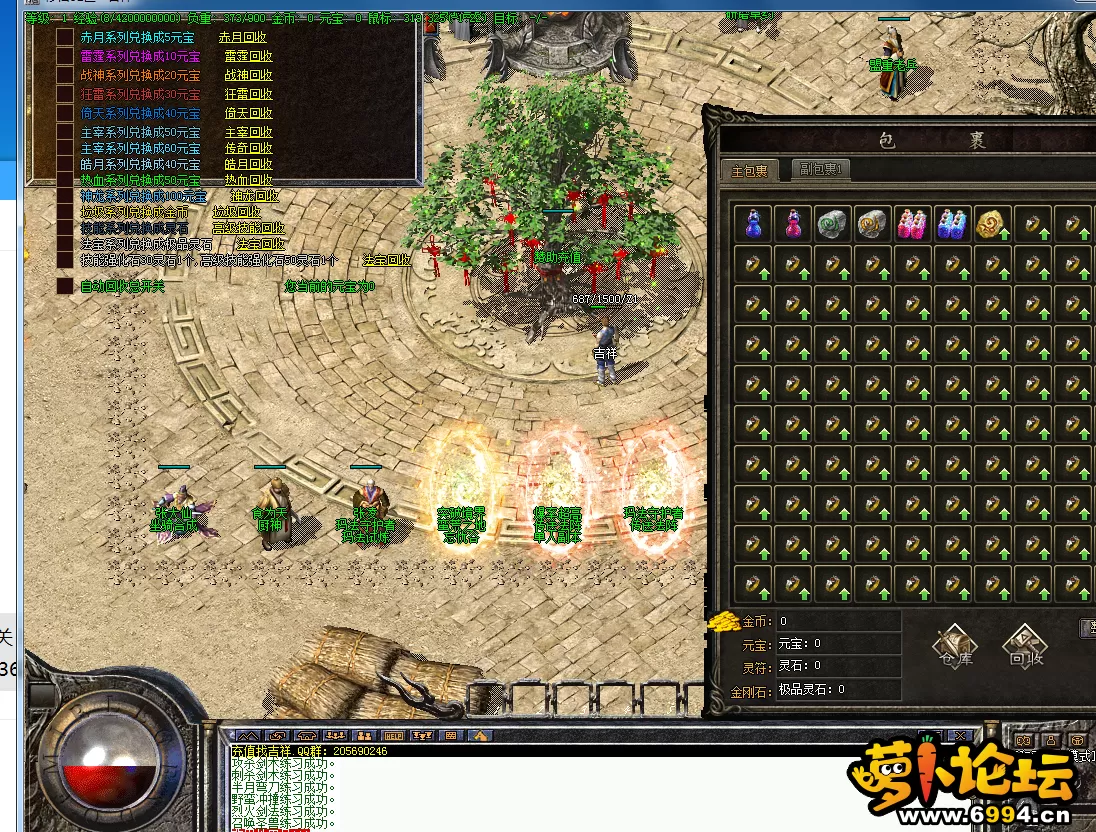Select the 皓月回收 link
Viewport: 1096px width, 832px height.
[x=248, y=164]
